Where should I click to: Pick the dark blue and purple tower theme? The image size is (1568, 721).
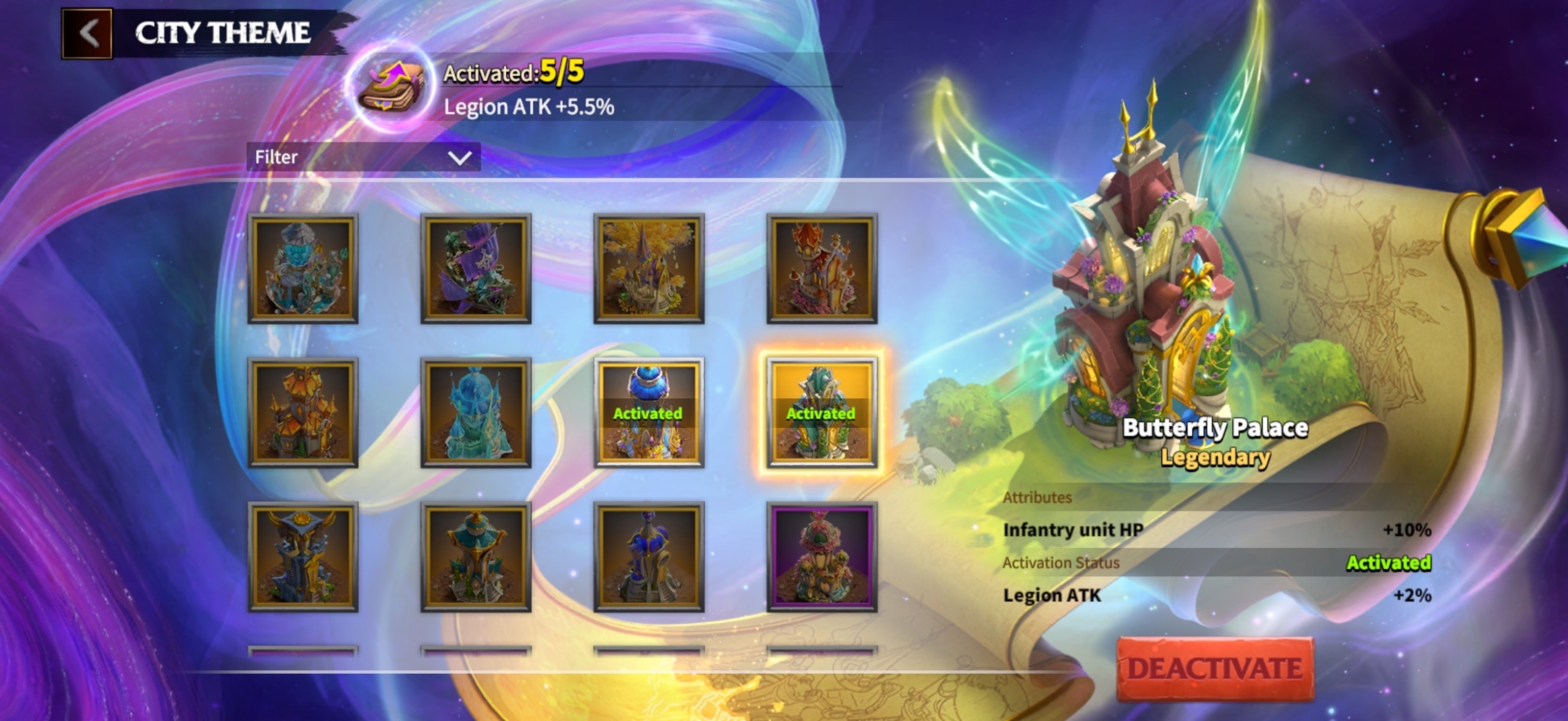click(x=649, y=557)
